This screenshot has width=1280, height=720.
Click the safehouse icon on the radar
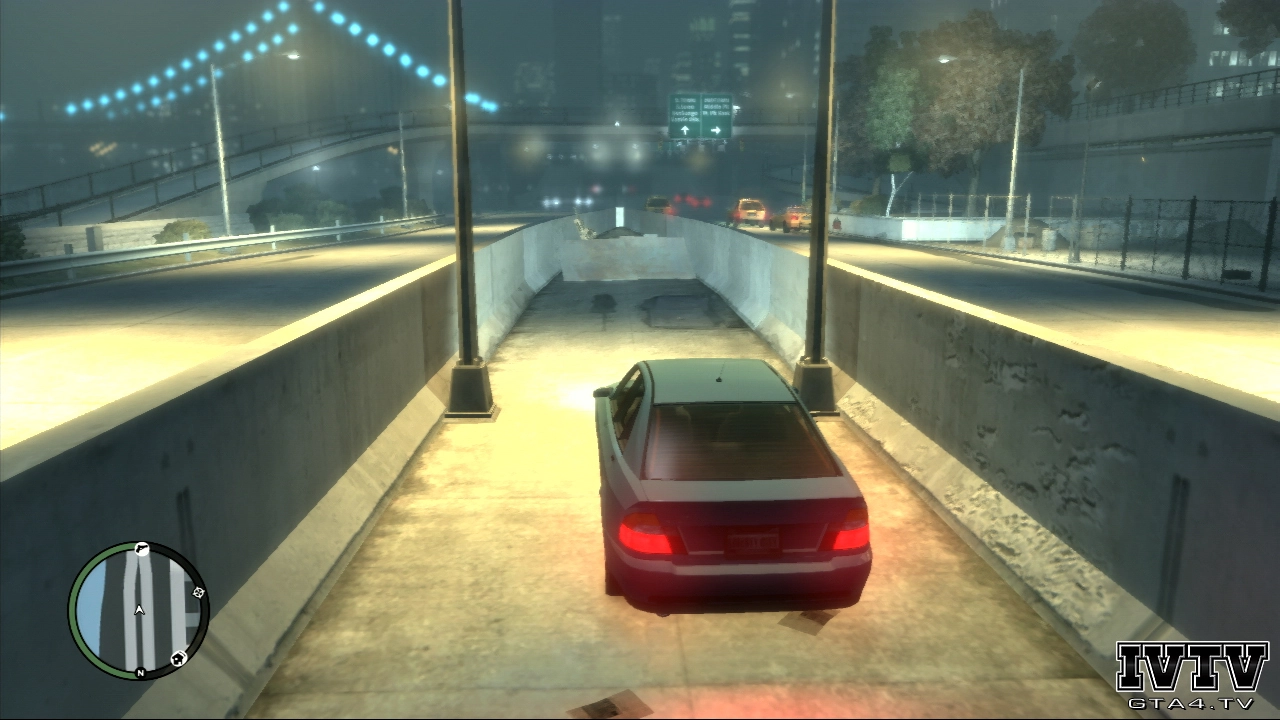[178, 657]
